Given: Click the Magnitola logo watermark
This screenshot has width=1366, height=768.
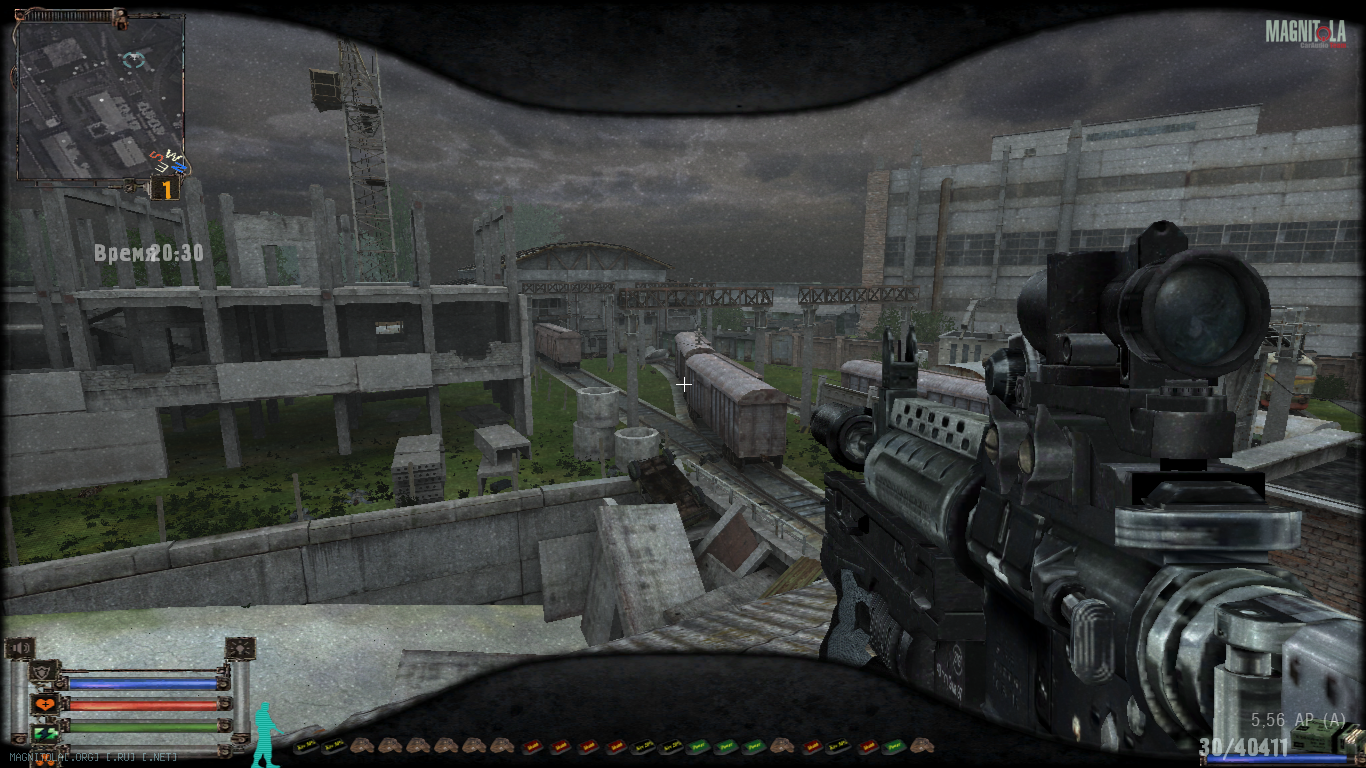Looking at the screenshot, I should (1305, 33).
